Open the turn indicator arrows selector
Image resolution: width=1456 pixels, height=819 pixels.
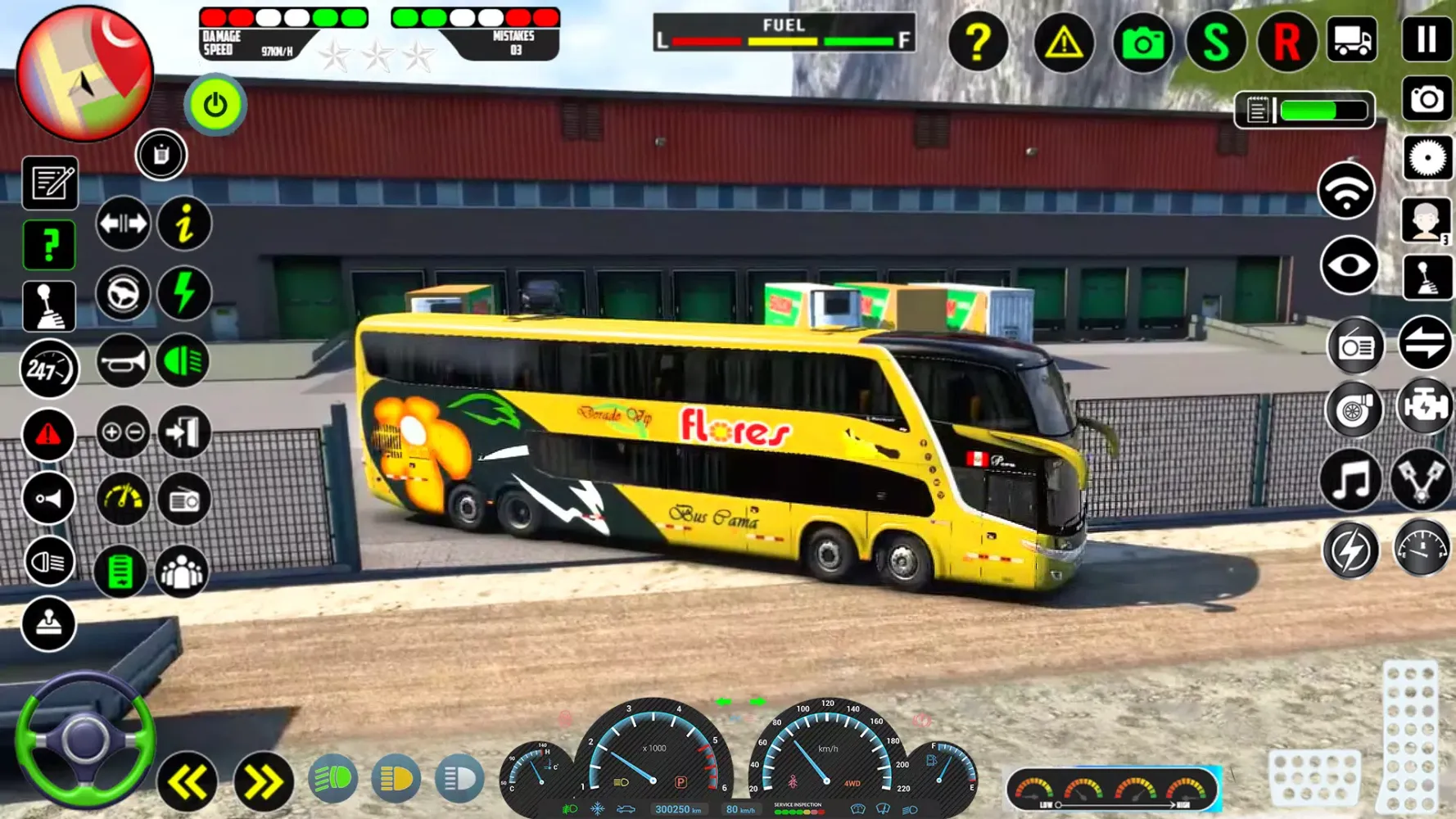click(122, 224)
